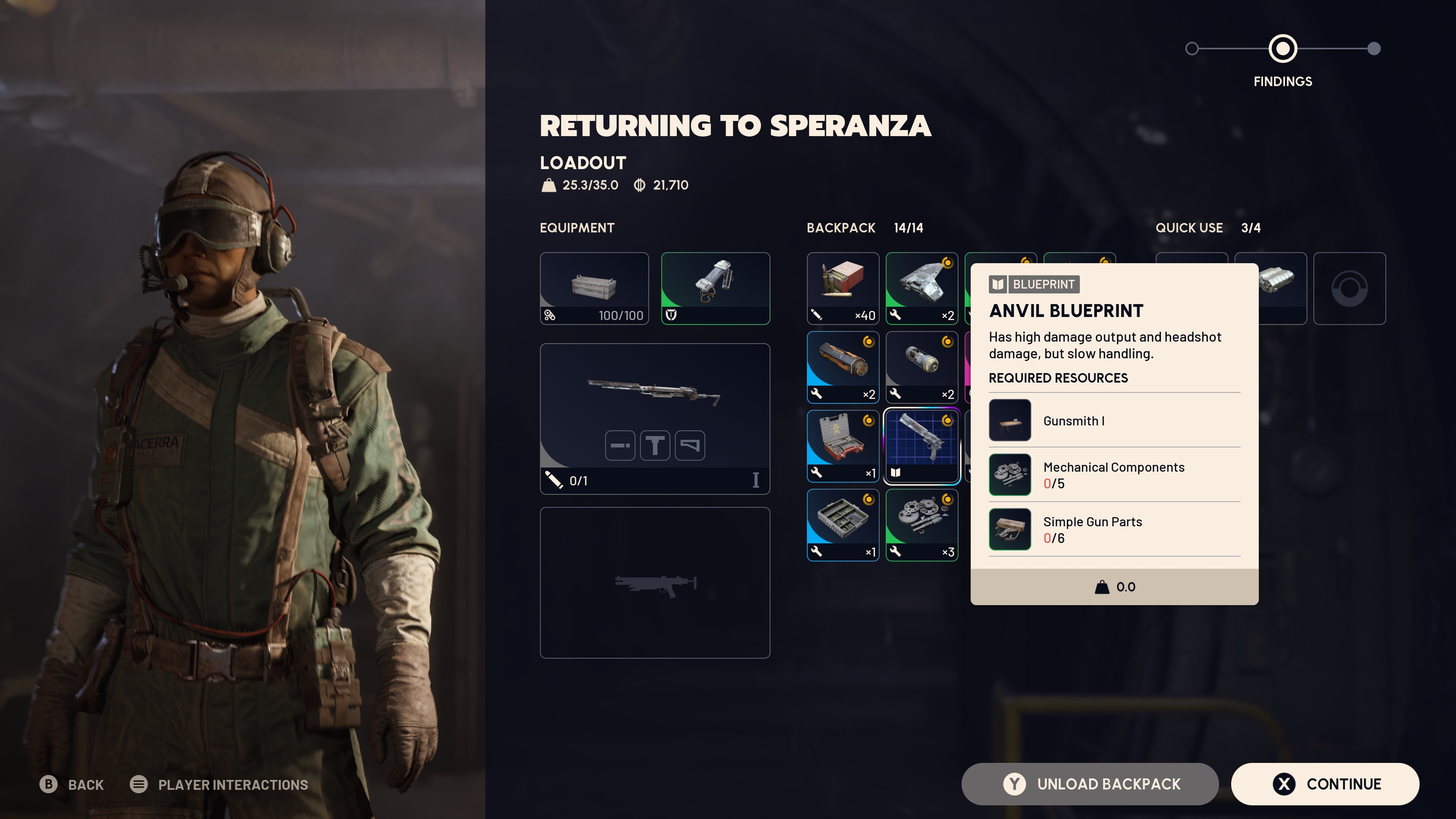Choose the equipped shield slot

click(715, 288)
